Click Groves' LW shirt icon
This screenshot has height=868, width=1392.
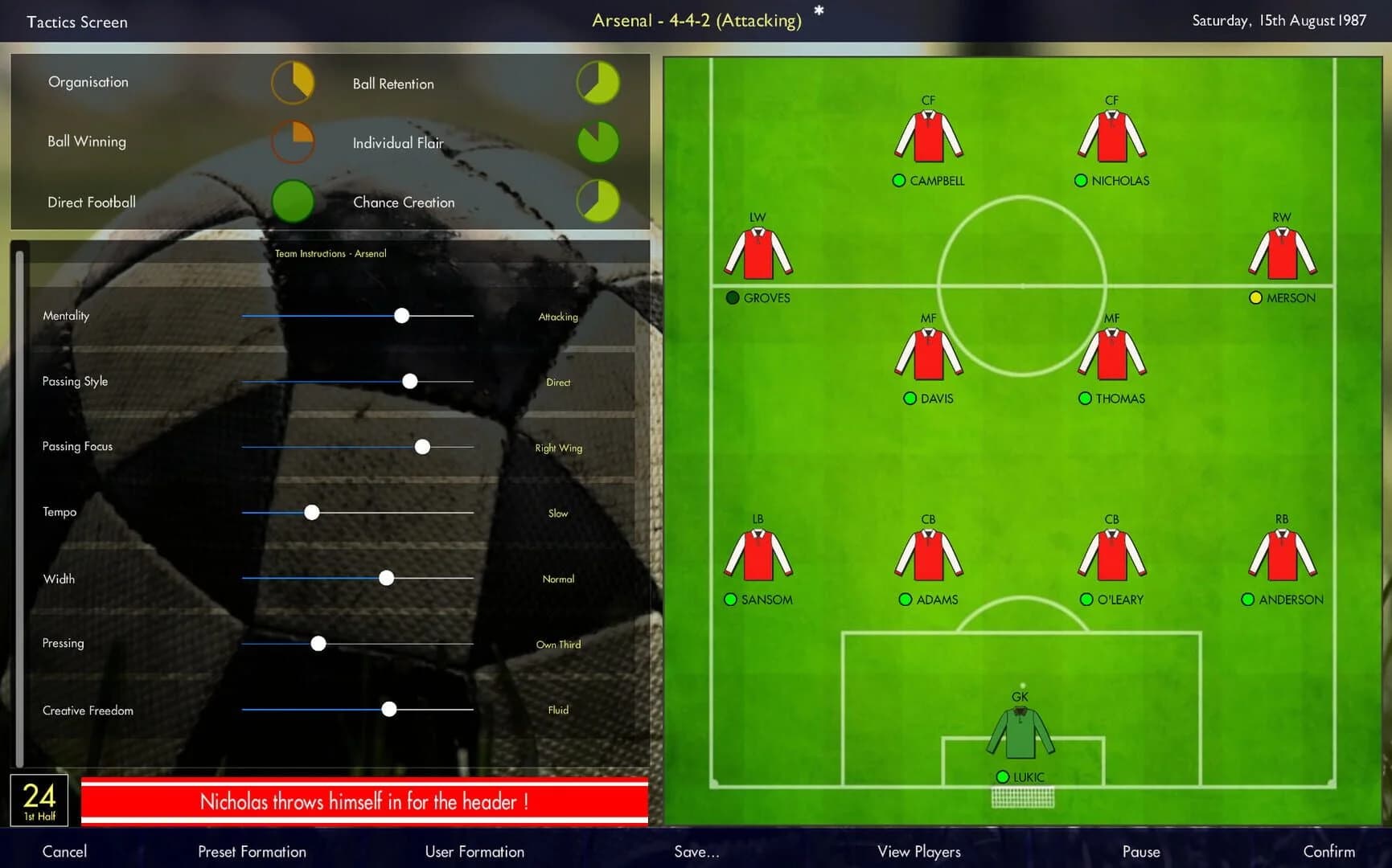point(757,252)
